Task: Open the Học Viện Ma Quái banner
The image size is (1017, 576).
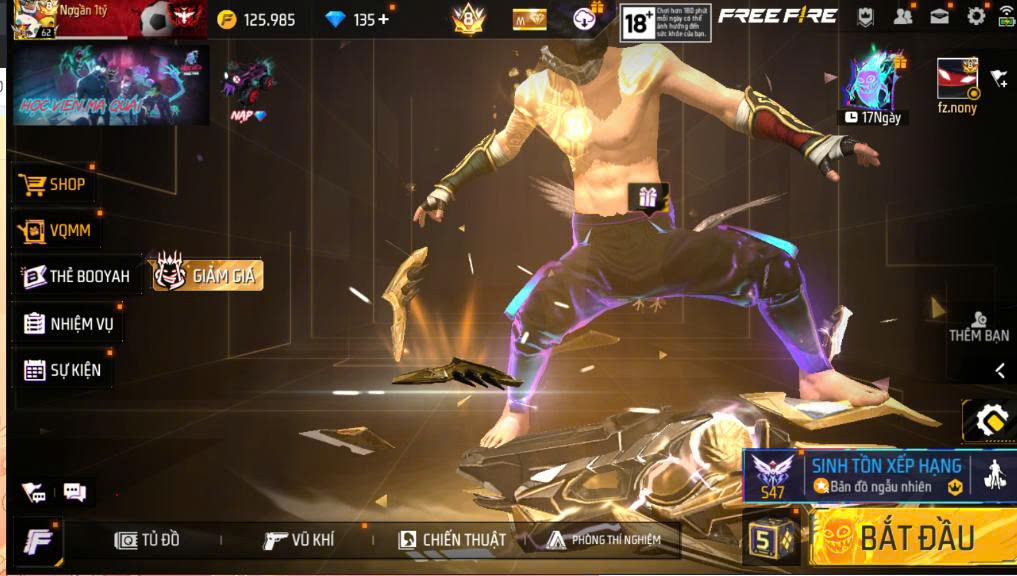Action: pyautogui.click(x=110, y=85)
